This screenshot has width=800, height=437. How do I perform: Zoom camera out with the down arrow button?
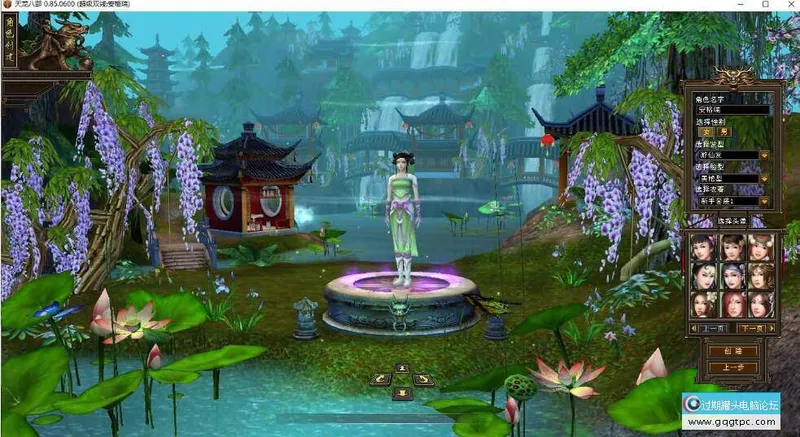tap(401, 391)
